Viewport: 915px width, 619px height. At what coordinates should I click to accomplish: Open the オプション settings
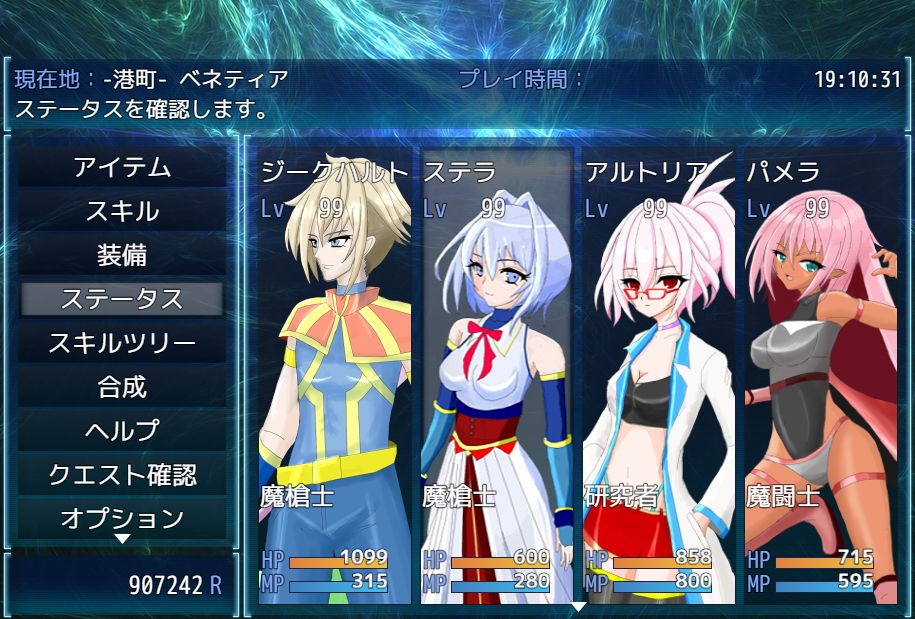tap(122, 518)
